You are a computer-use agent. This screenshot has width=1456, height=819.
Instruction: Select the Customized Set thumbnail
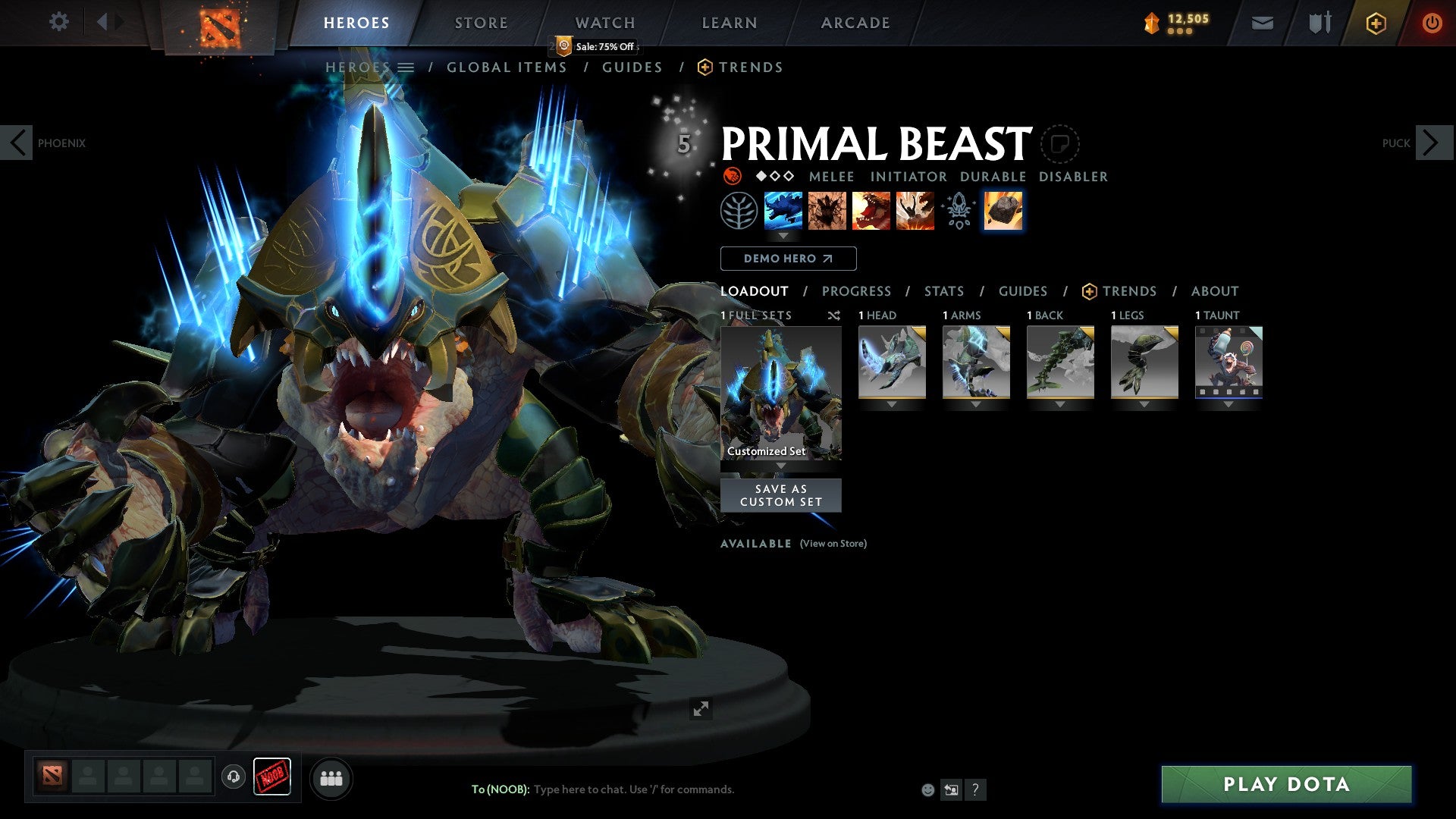[780, 393]
